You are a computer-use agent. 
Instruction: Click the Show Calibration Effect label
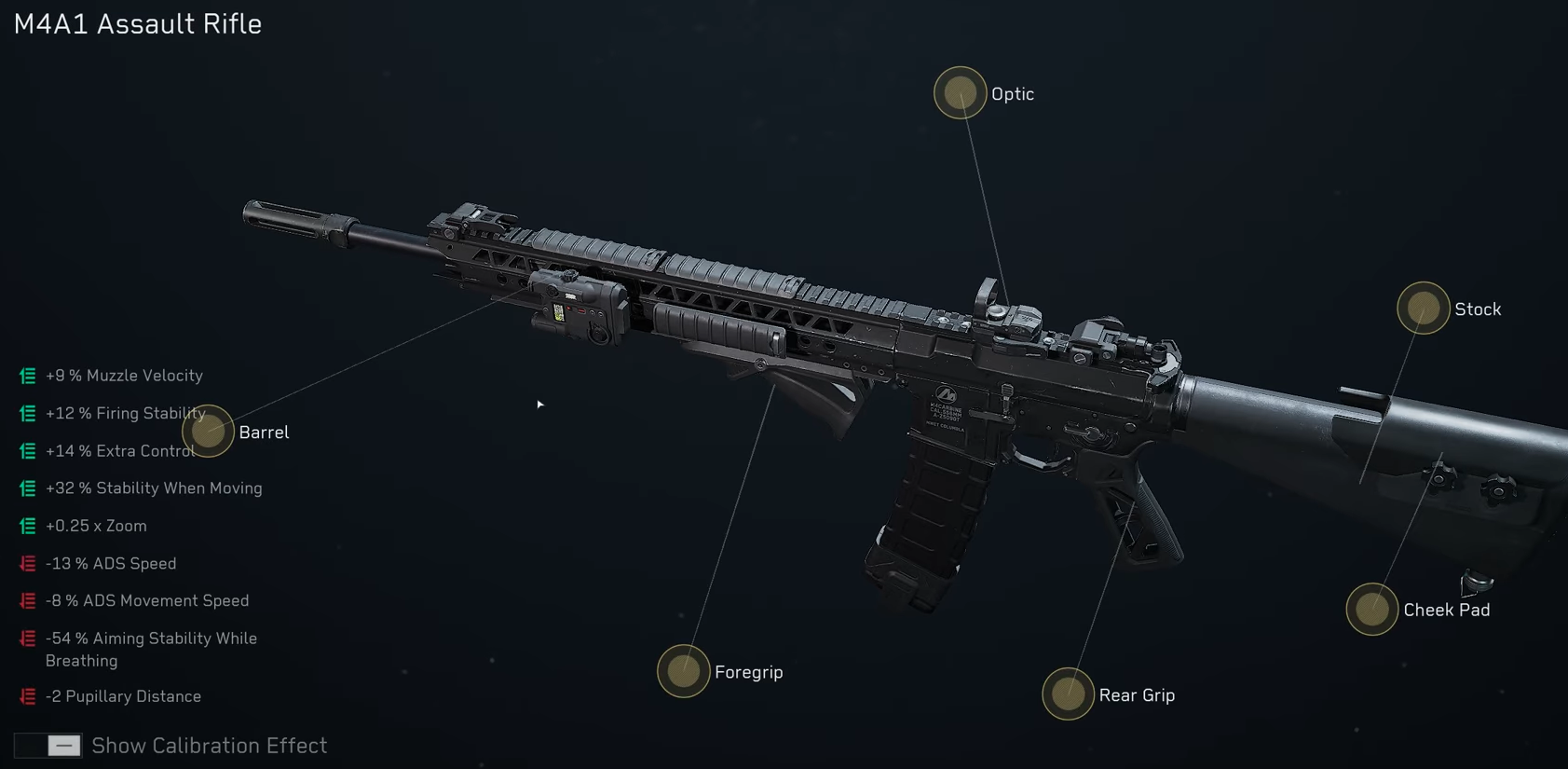click(209, 745)
